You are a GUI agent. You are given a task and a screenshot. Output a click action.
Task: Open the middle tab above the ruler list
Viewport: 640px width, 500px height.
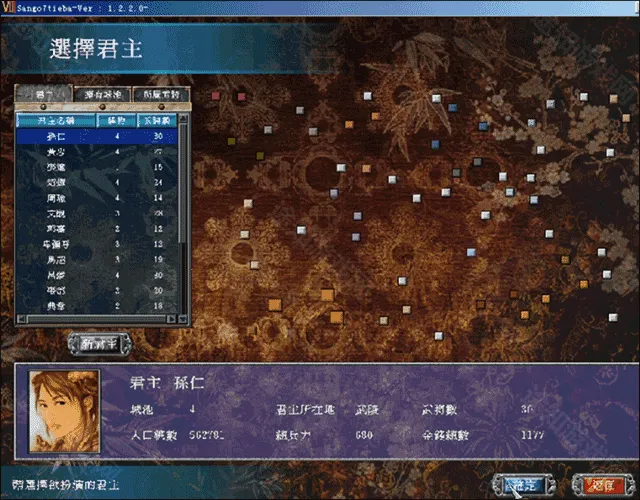click(103, 94)
